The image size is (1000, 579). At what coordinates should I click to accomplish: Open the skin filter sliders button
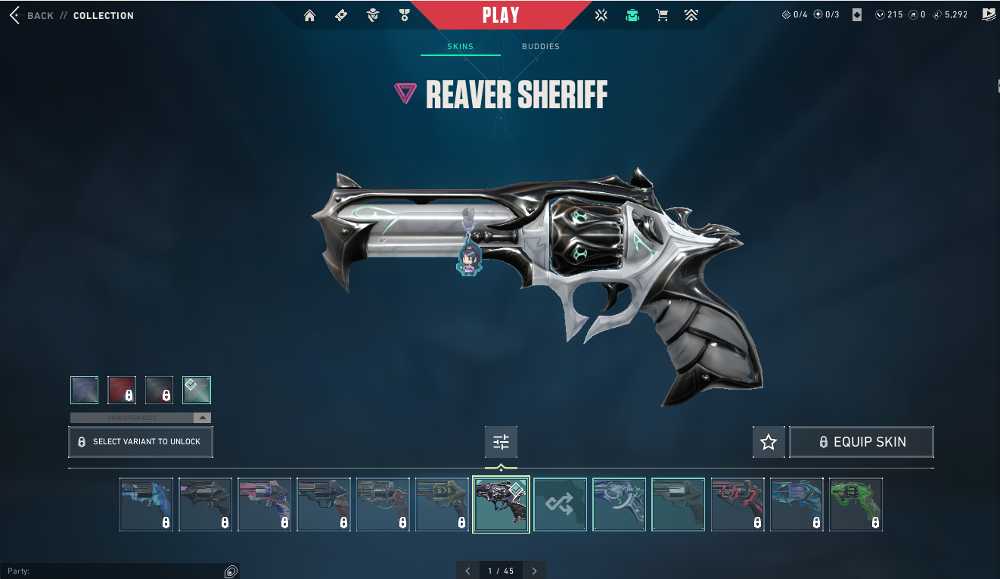(501, 442)
